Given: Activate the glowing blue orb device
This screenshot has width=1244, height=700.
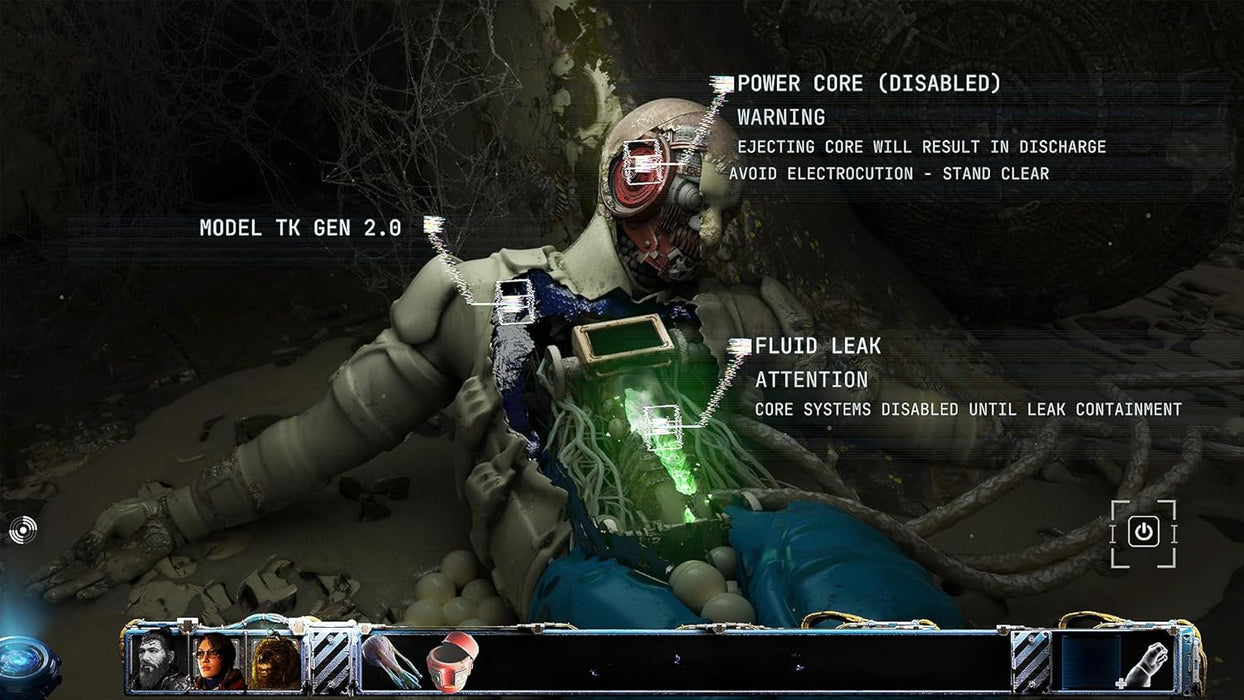Looking at the screenshot, I should (22, 664).
